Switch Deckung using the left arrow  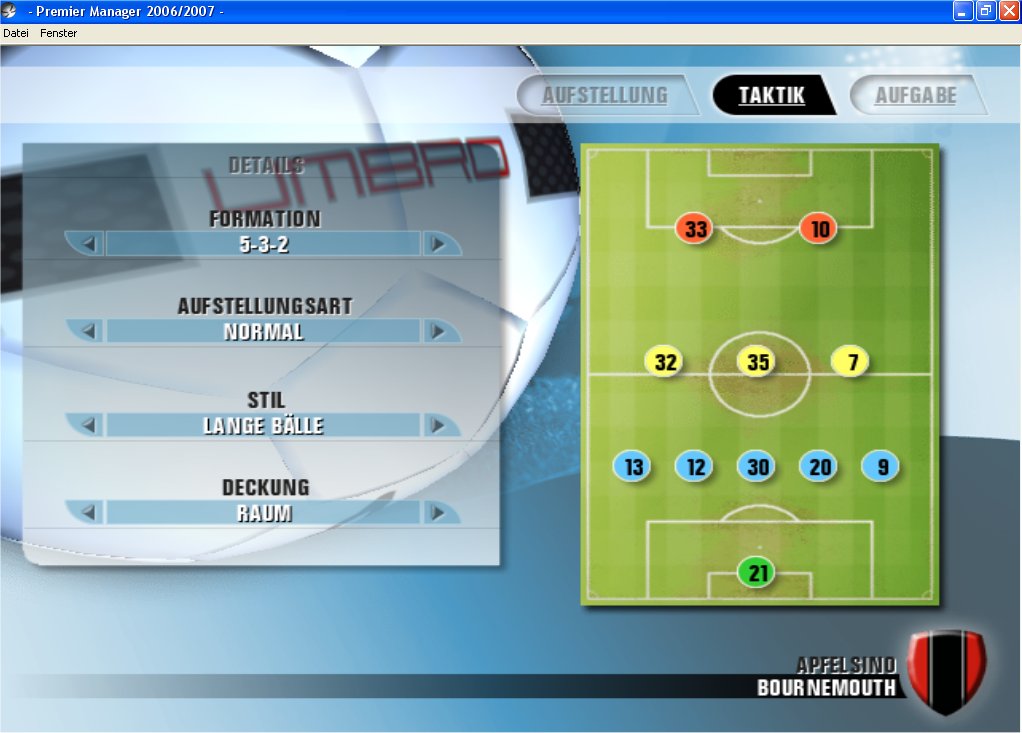tap(88, 513)
